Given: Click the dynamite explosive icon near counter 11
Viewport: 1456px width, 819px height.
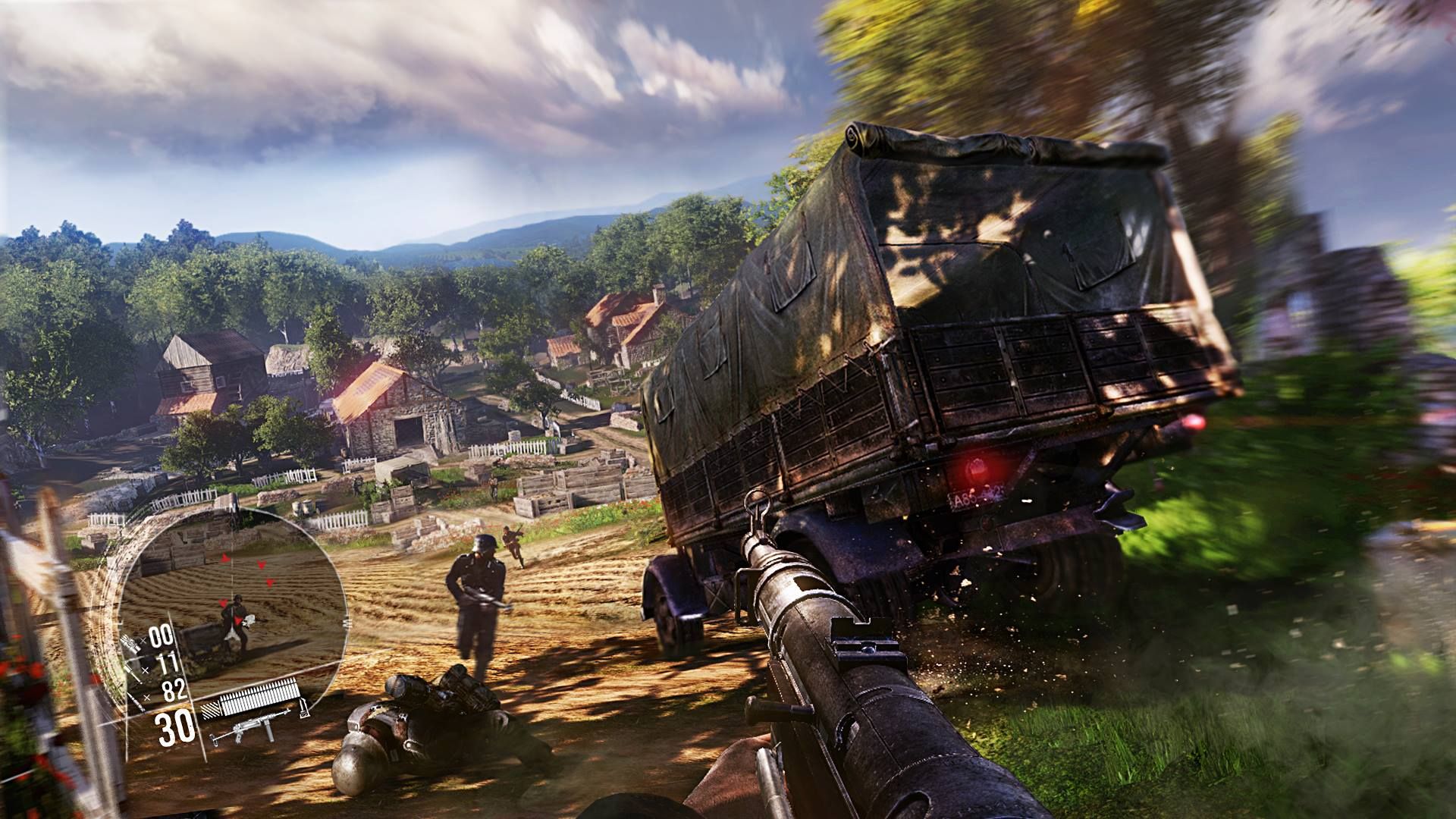Looking at the screenshot, I should (130, 670).
